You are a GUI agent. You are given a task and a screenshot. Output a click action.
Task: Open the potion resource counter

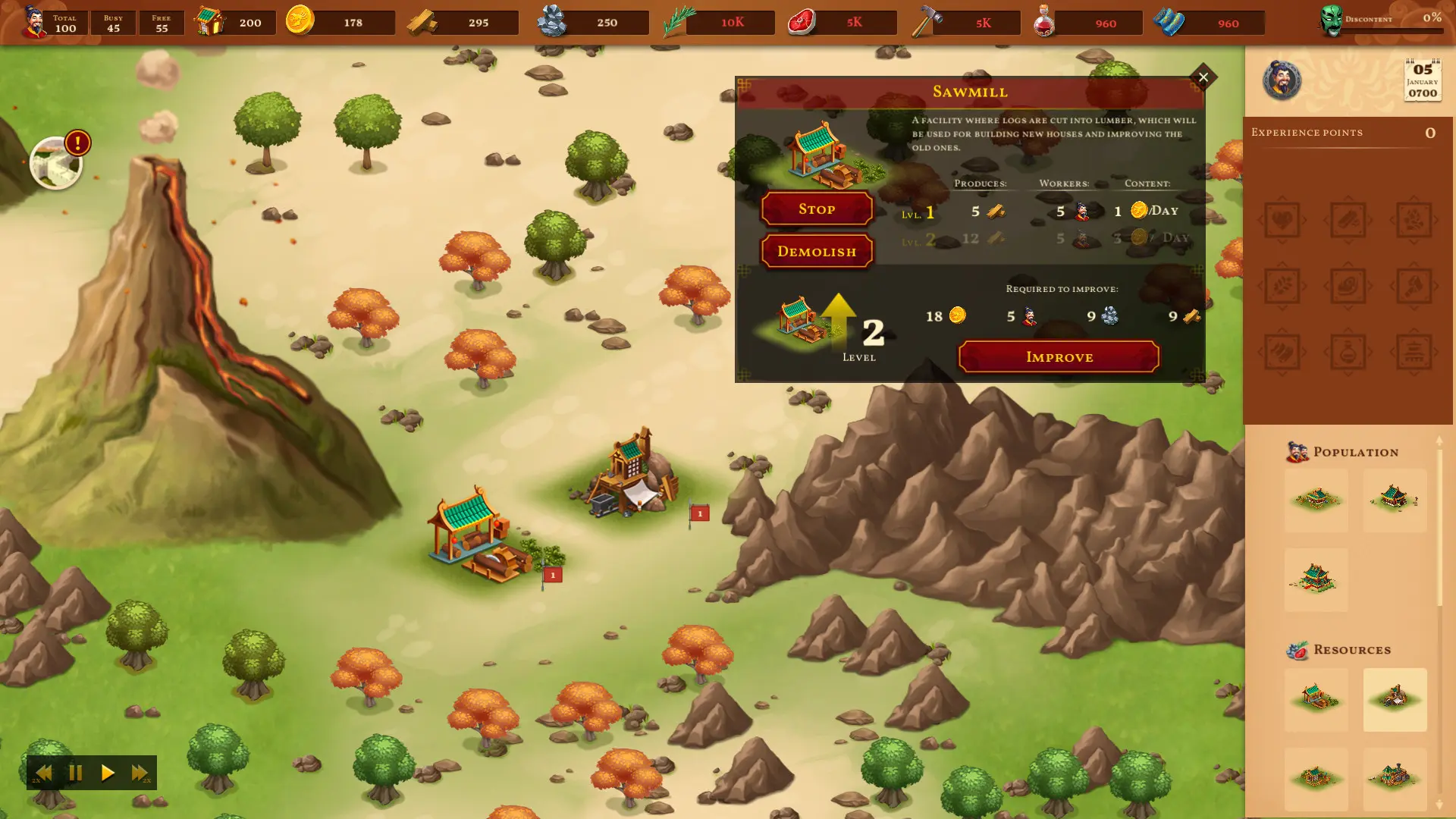pos(1045,22)
